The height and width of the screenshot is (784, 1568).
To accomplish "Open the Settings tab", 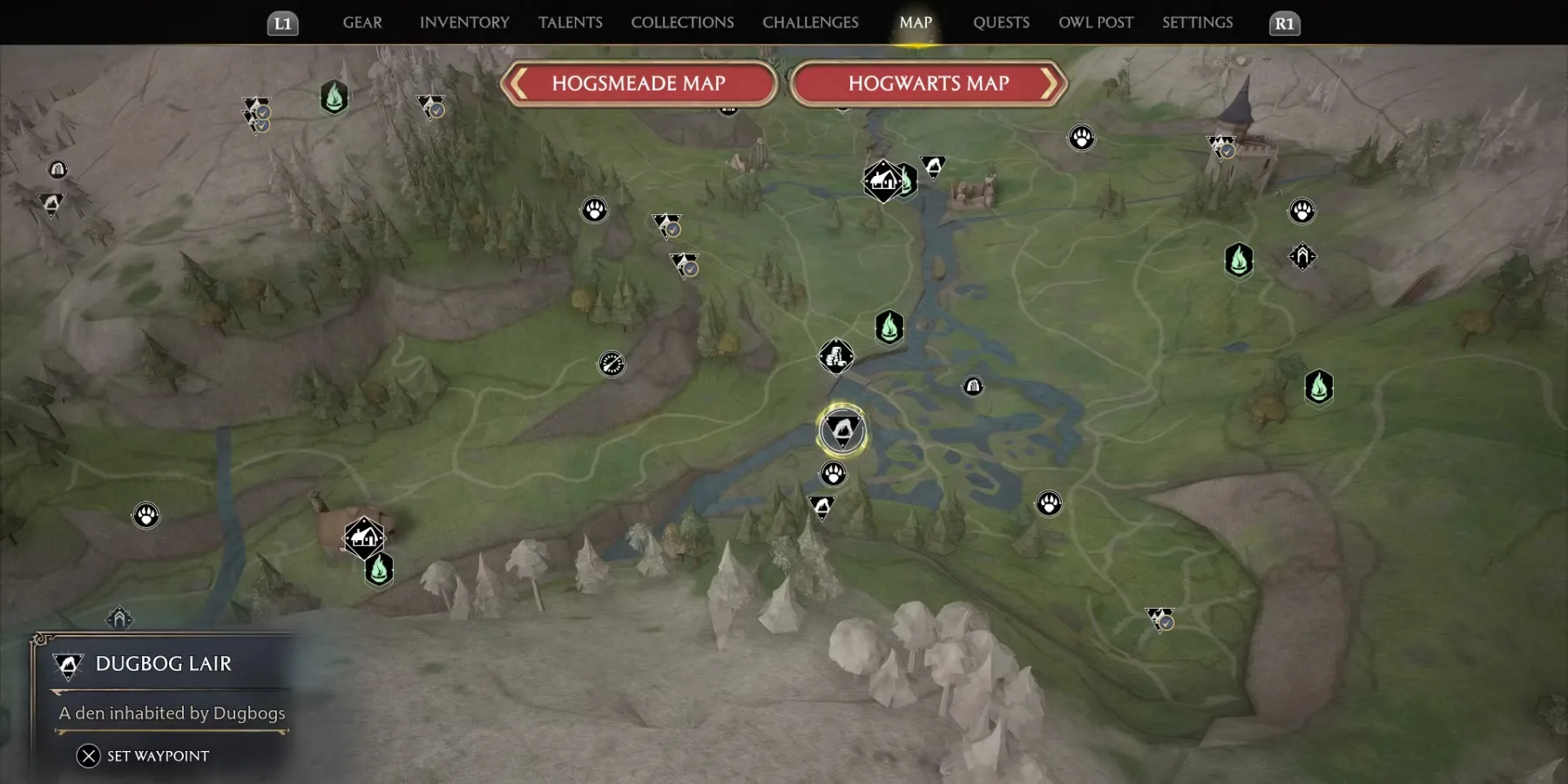I will click(x=1197, y=23).
